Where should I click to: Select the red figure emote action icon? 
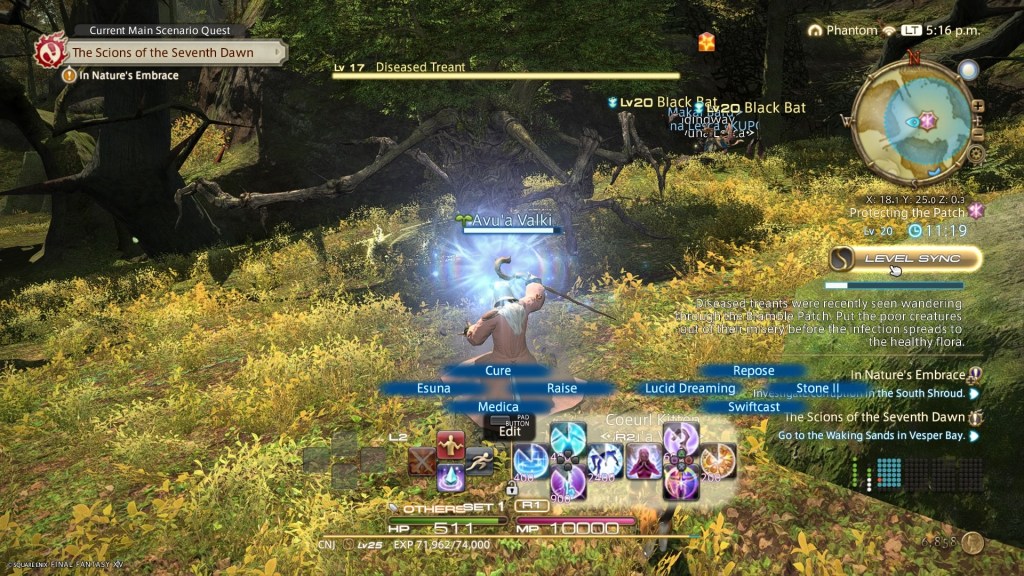click(x=451, y=445)
